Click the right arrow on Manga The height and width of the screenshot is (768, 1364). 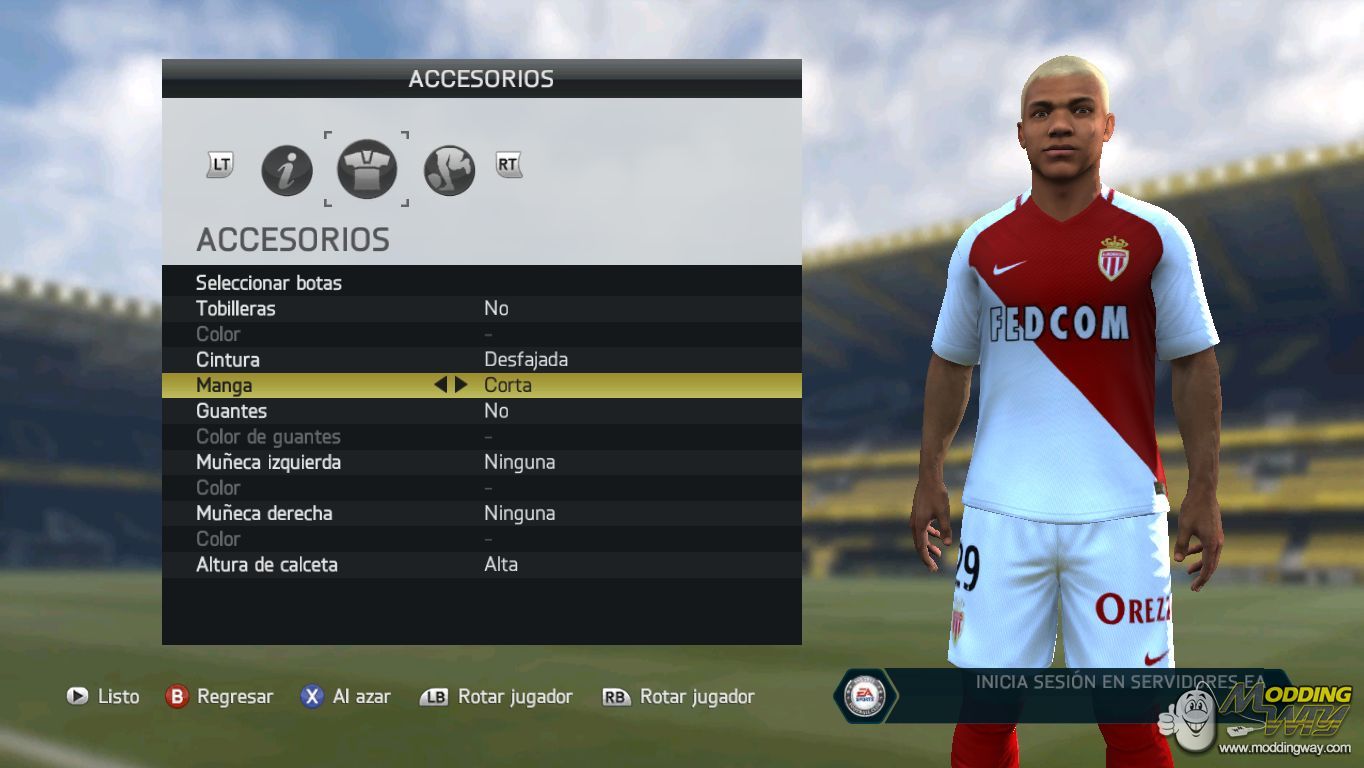pos(461,385)
